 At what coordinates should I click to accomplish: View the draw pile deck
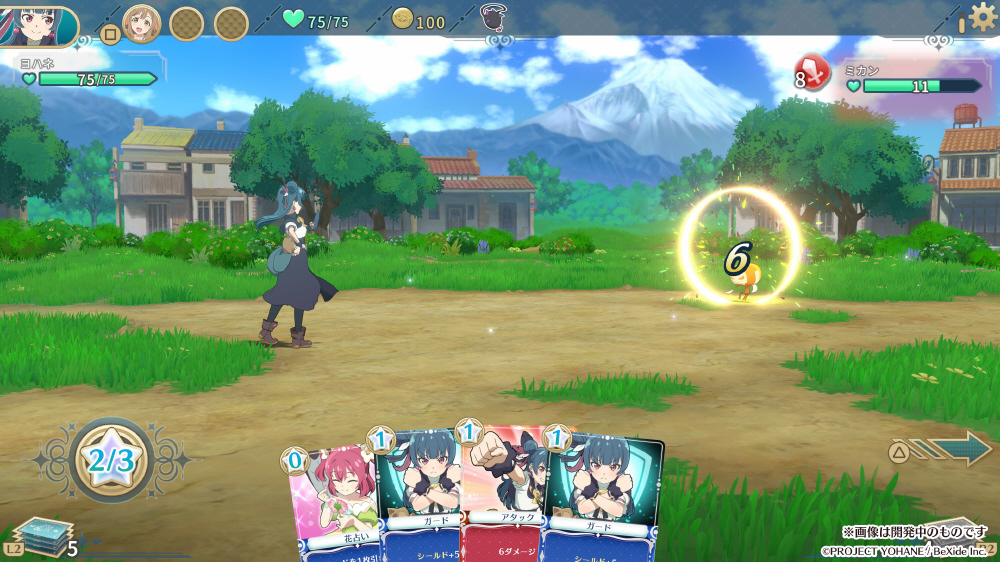pyautogui.click(x=39, y=537)
